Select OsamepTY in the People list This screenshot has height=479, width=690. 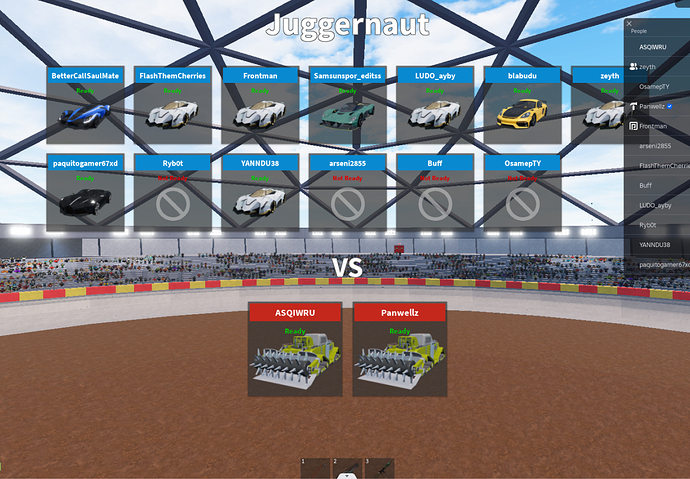point(655,86)
